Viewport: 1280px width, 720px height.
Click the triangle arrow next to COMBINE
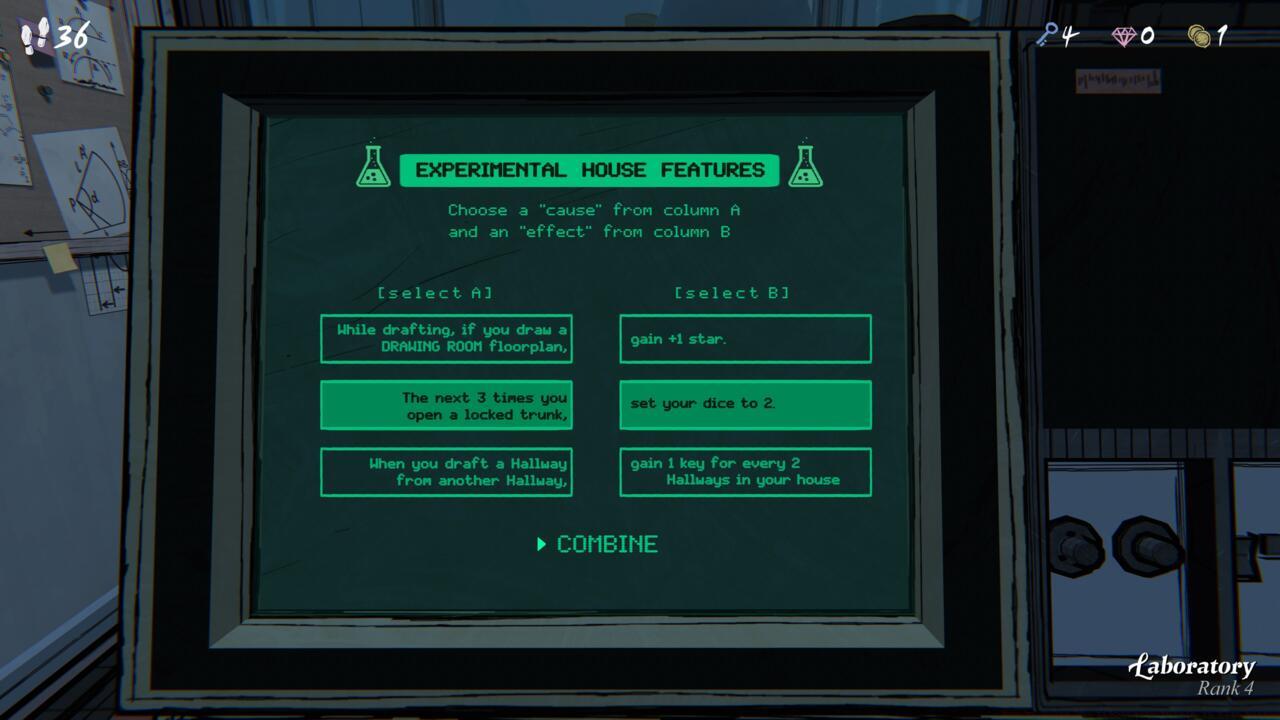click(x=541, y=544)
